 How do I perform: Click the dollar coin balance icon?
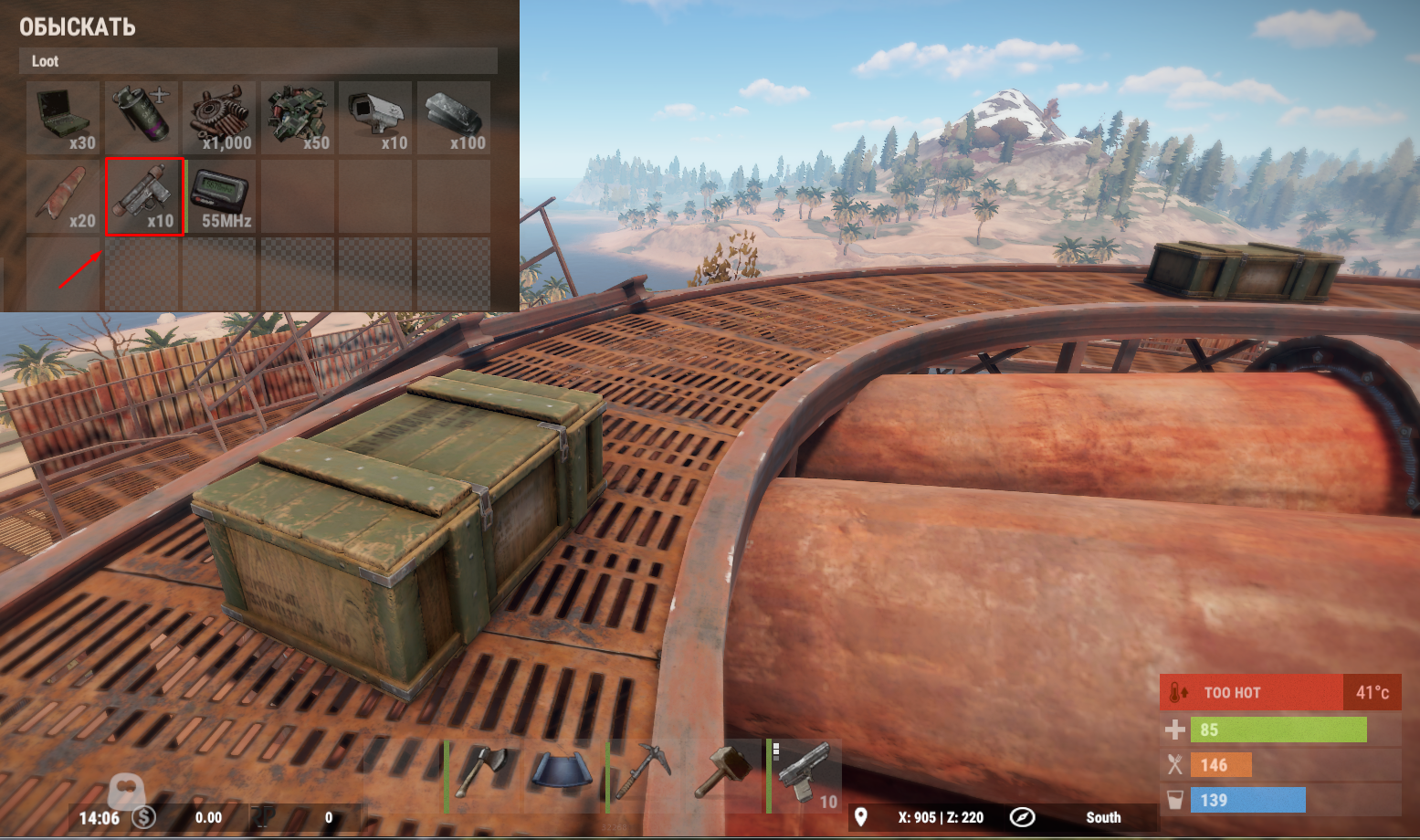tap(144, 817)
